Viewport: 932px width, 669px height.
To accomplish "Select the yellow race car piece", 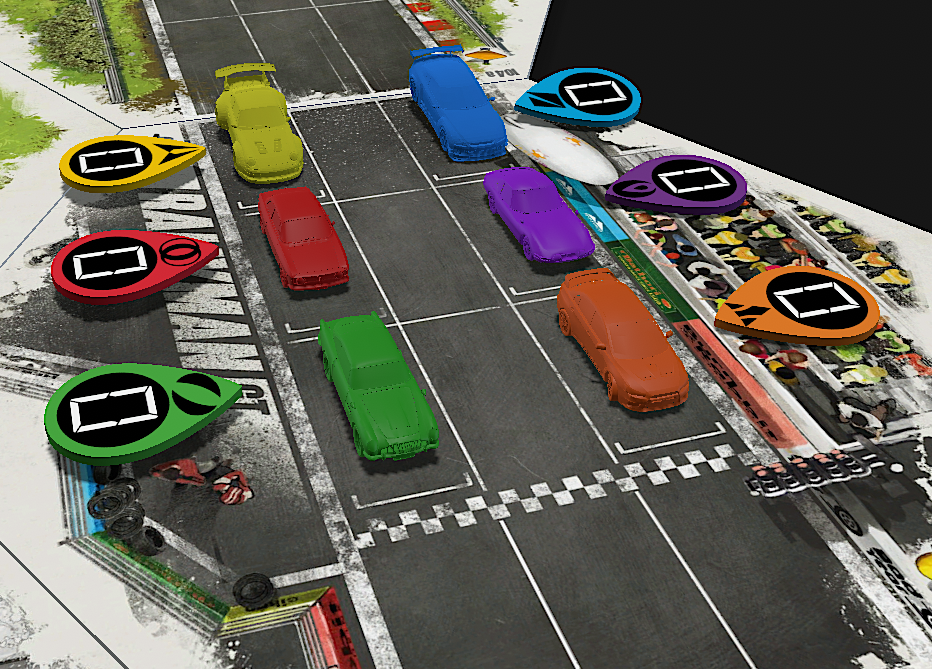I will click(259, 126).
